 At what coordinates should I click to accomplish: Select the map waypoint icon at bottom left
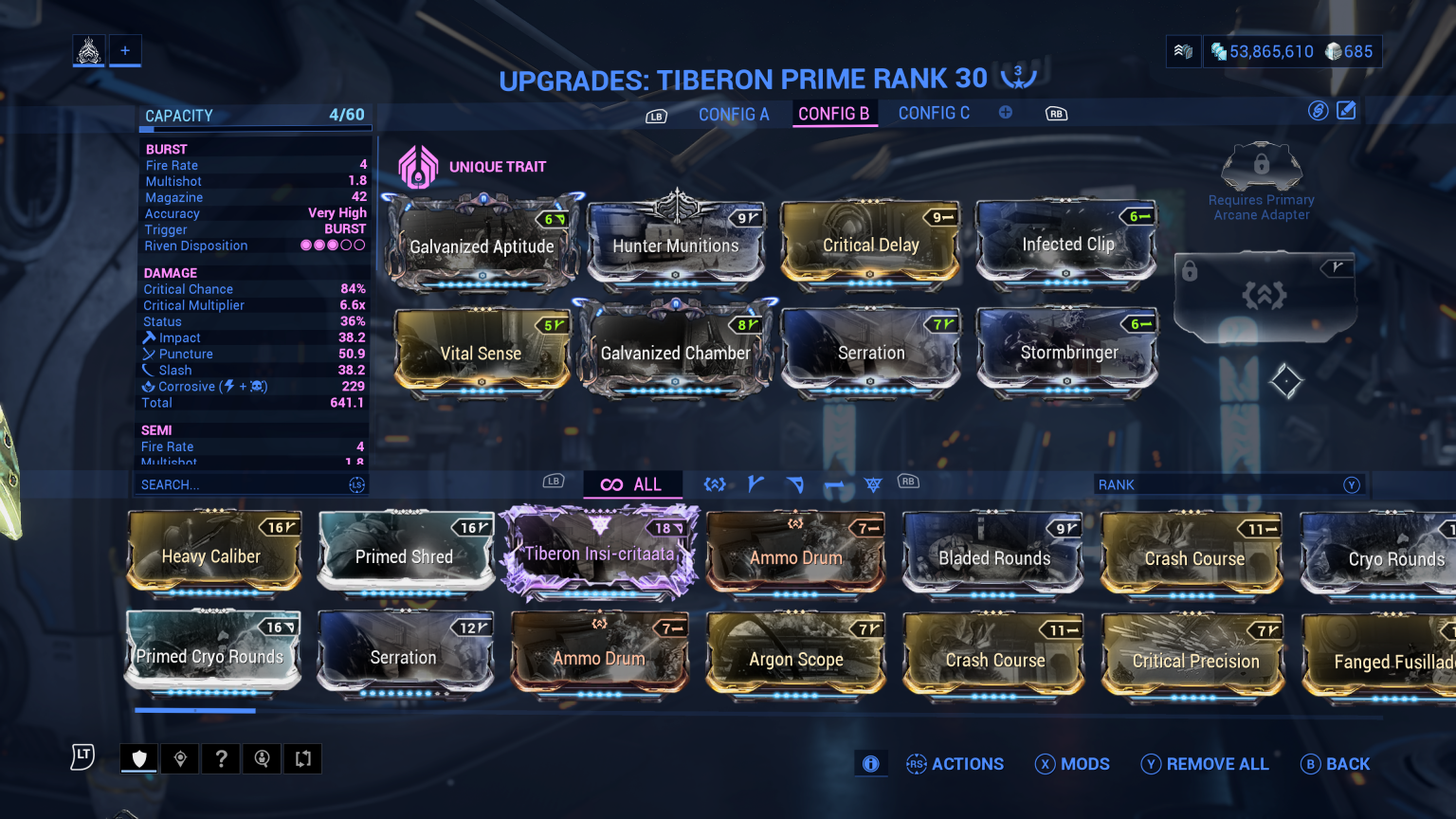[x=179, y=758]
